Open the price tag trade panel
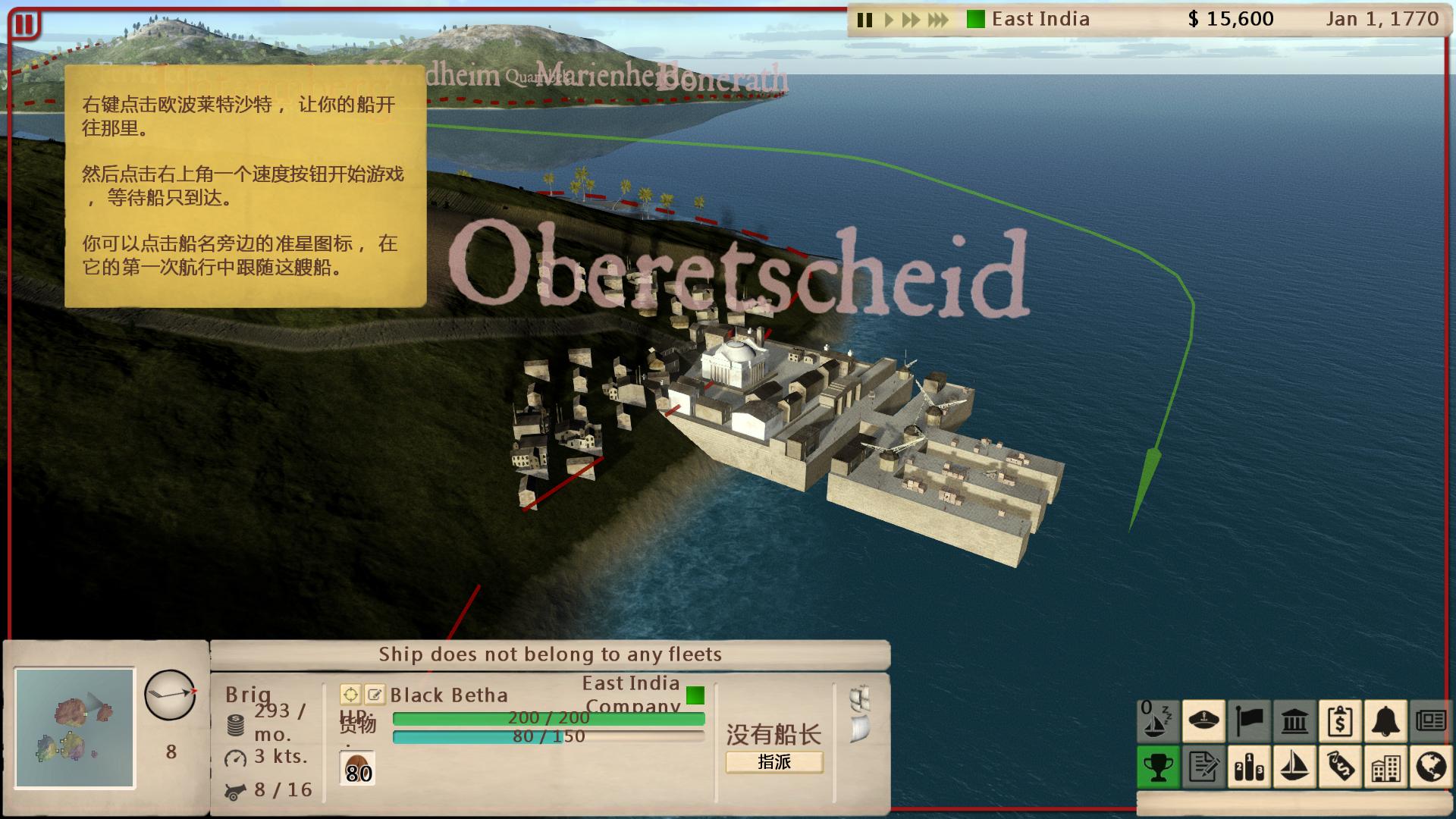Screen dimensions: 1456x819 [1340, 767]
